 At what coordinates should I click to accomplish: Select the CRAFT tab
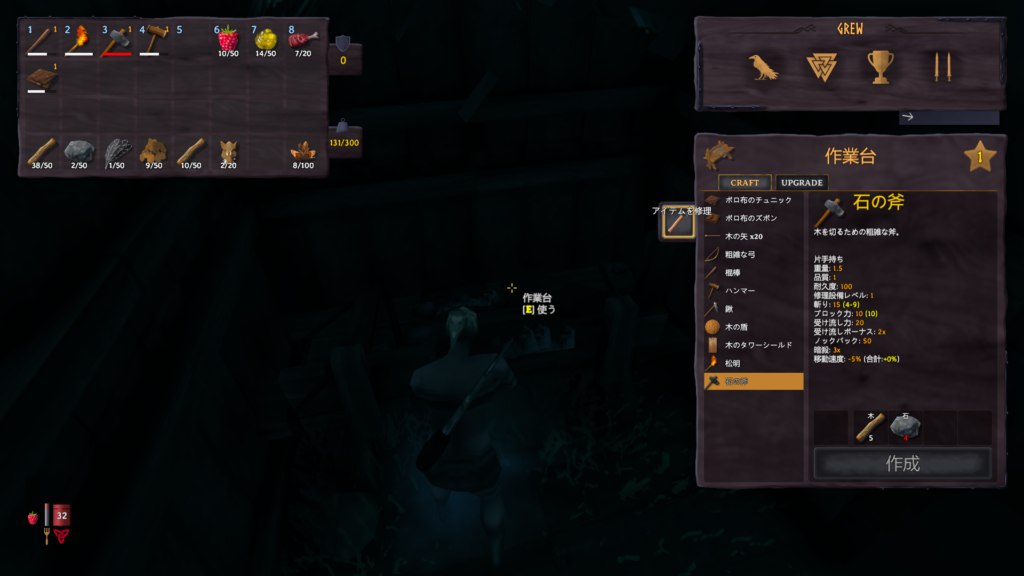pos(744,183)
